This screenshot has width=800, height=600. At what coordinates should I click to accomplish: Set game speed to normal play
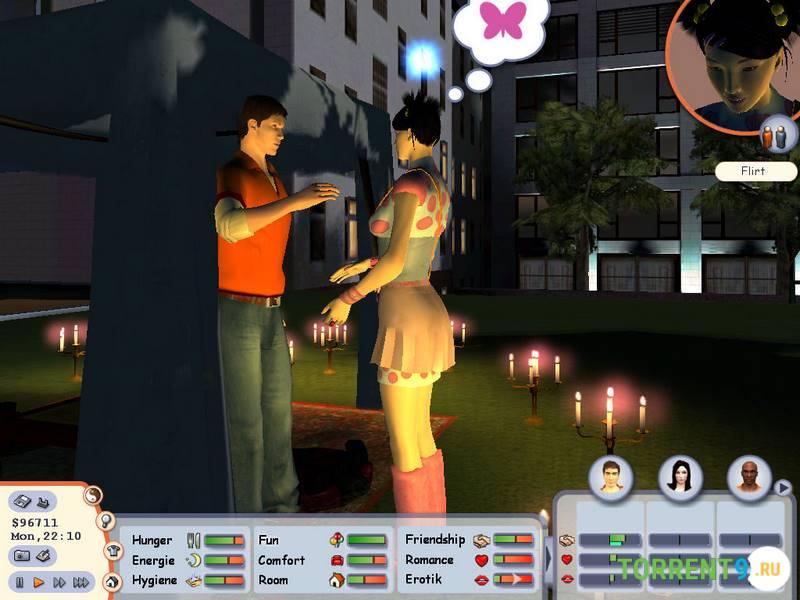point(39,581)
